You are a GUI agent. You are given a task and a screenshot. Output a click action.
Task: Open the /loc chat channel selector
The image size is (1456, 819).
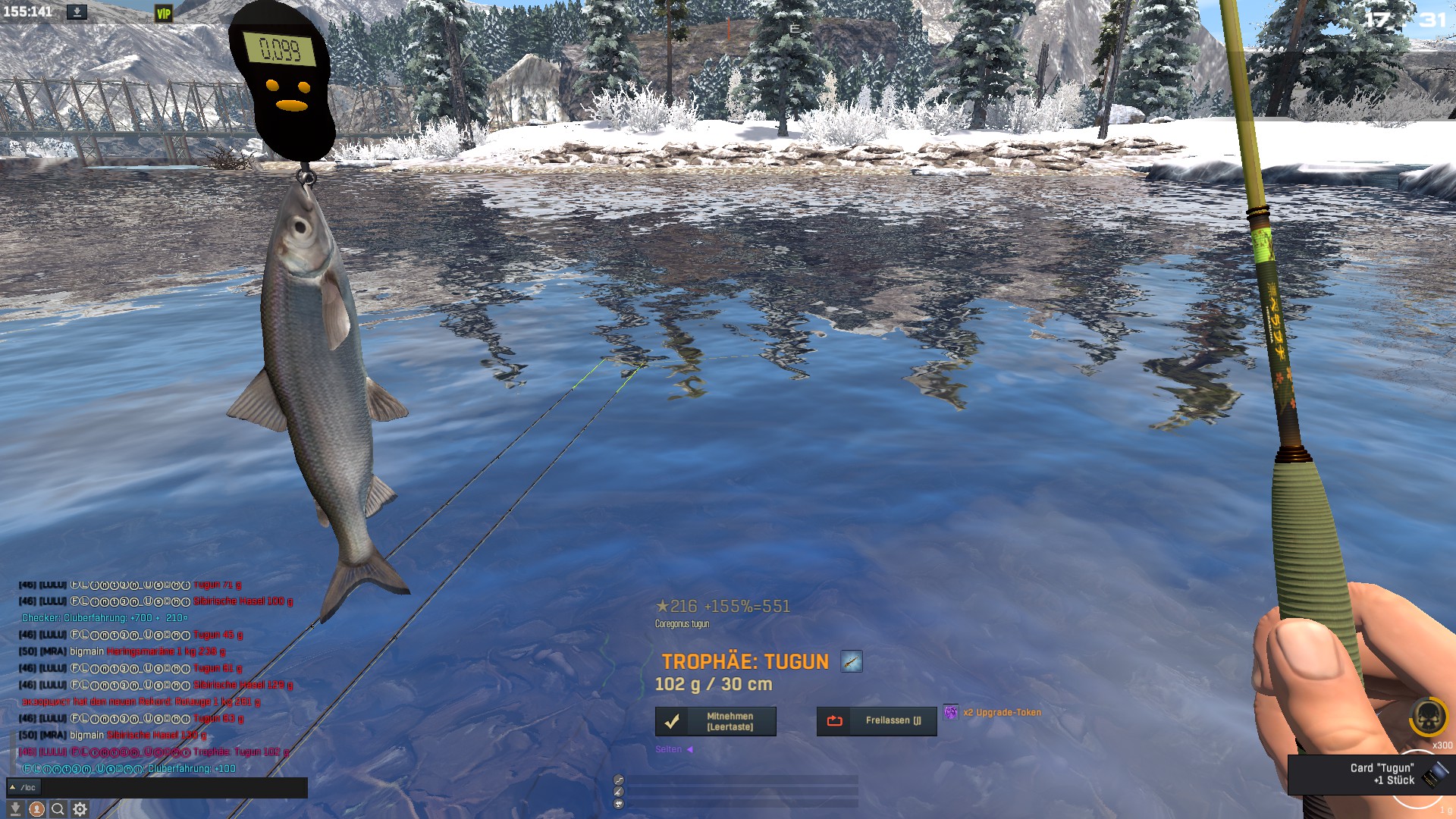point(23,788)
